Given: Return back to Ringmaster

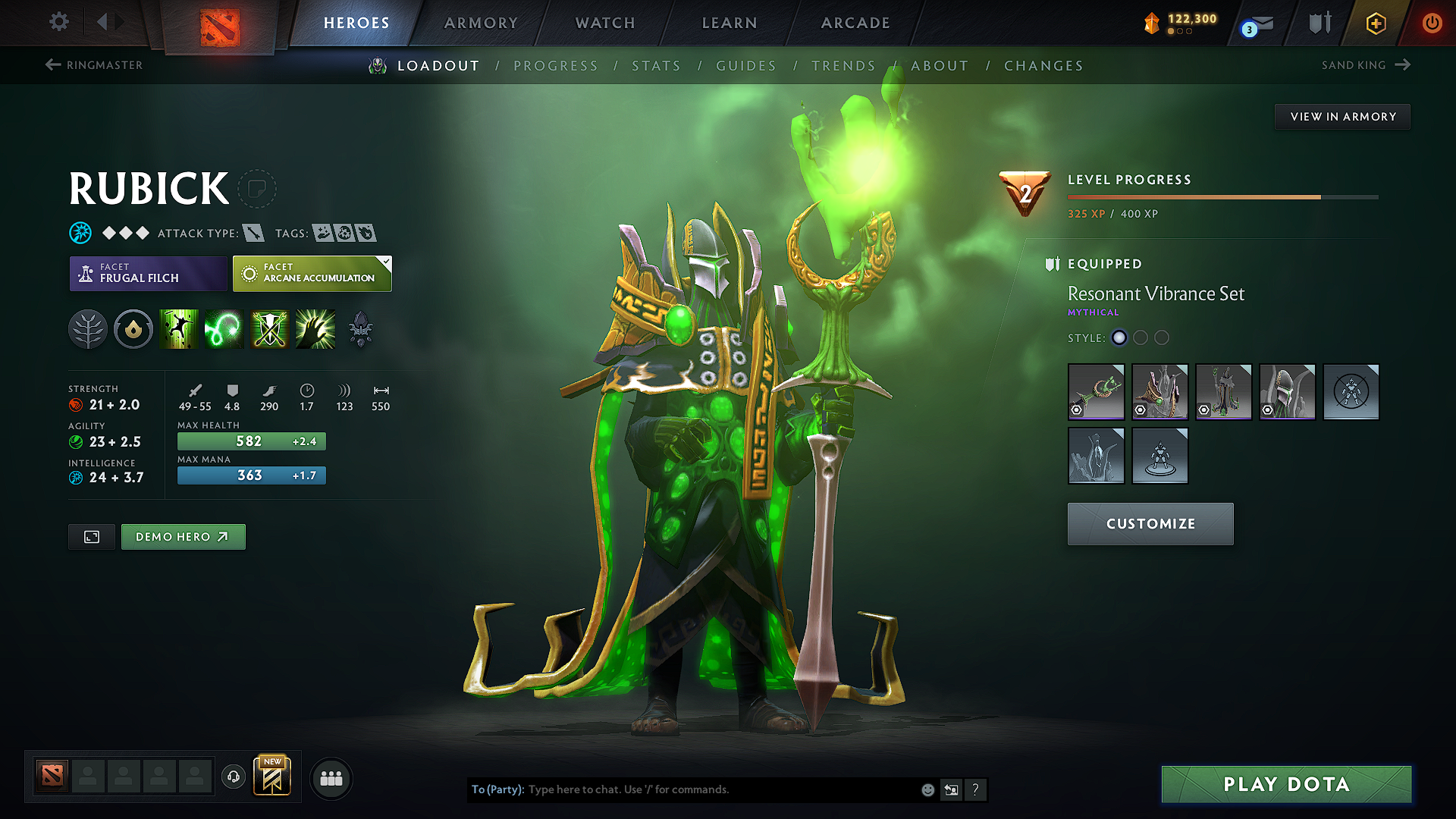Looking at the screenshot, I should click(93, 65).
